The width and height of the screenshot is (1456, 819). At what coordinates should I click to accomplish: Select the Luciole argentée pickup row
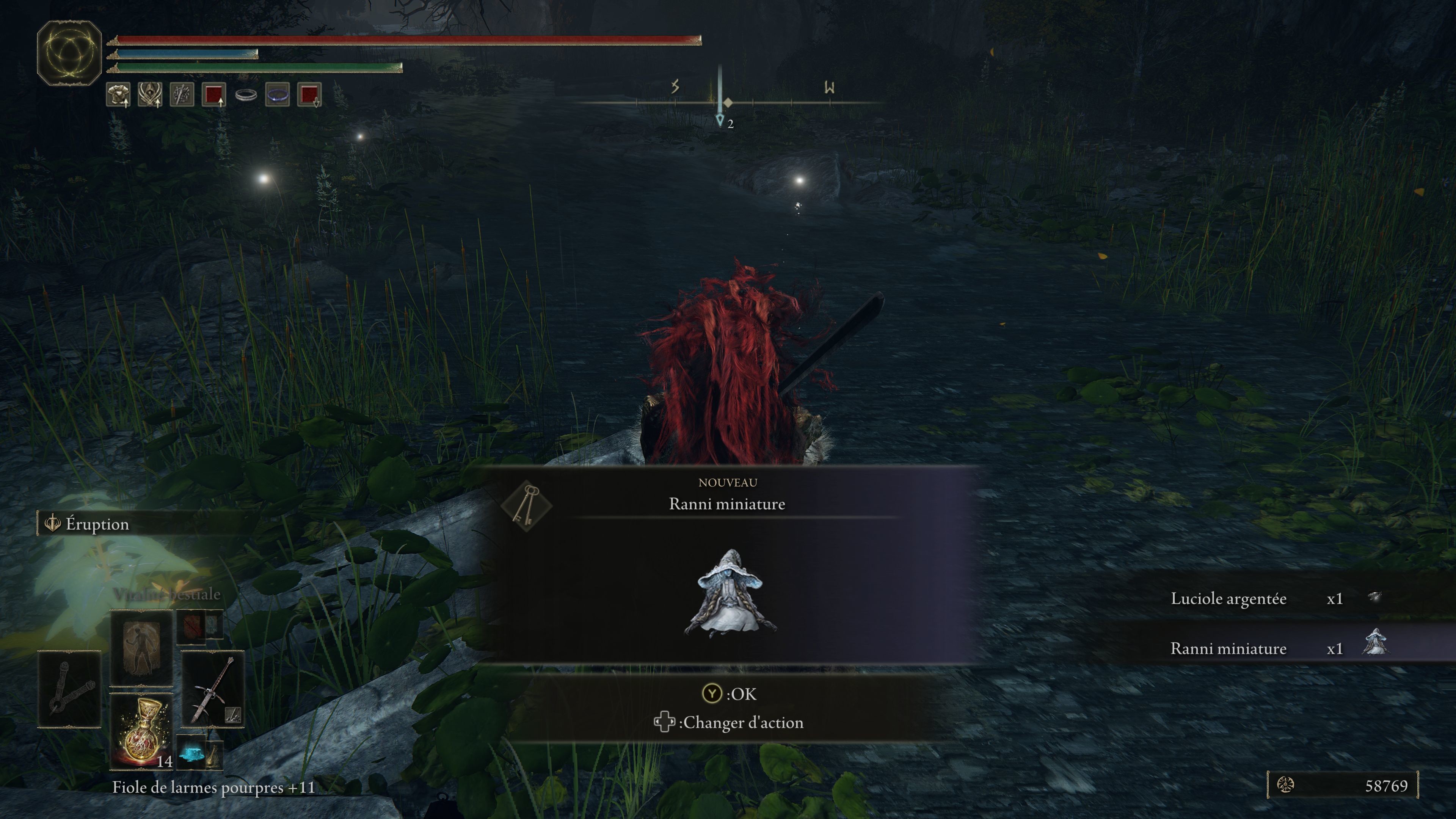[x=1272, y=599]
